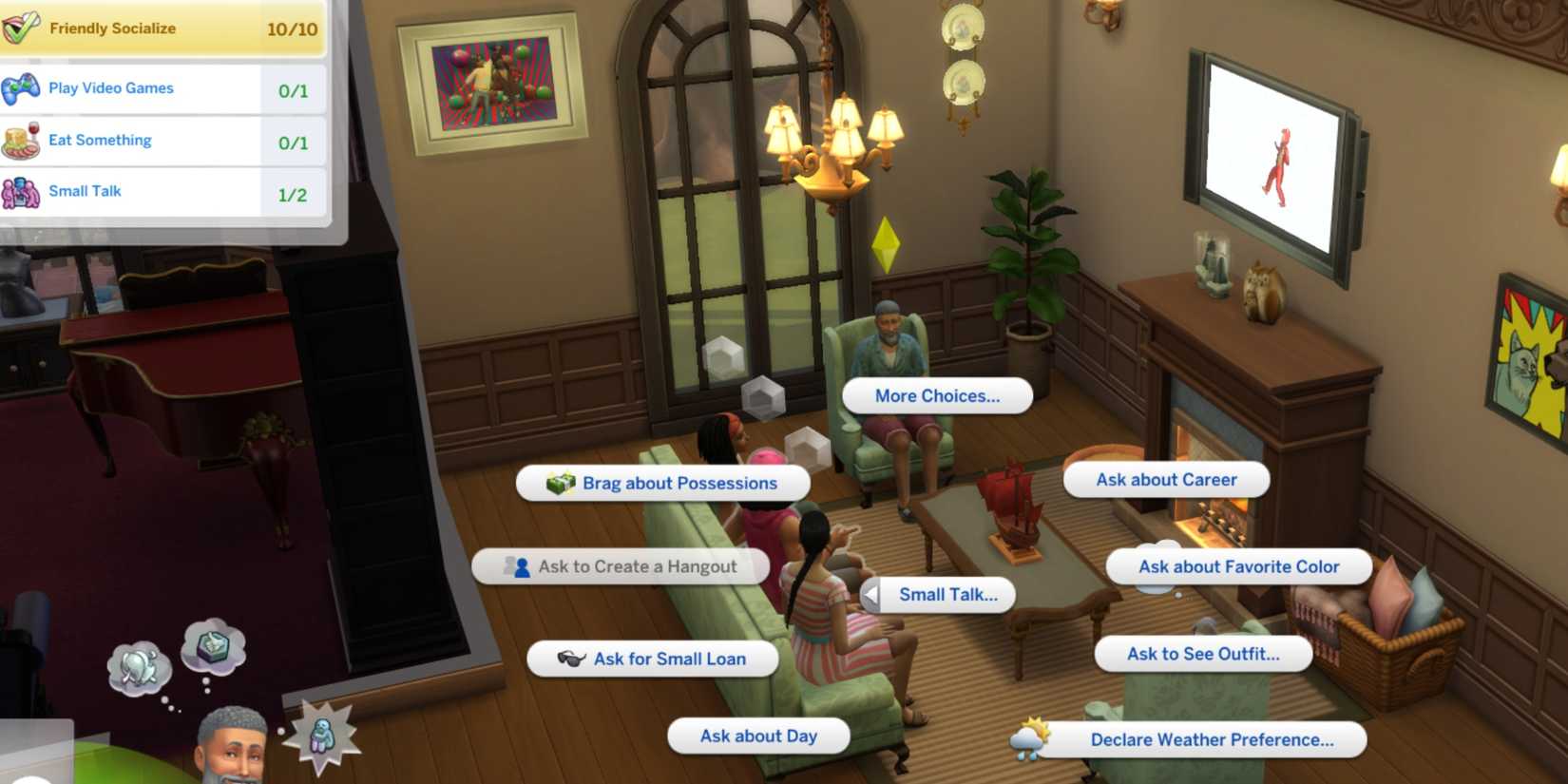Click the Ask about Favorite Color button
The width and height of the screenshot is (1568, 784).
pos(1239,566)
